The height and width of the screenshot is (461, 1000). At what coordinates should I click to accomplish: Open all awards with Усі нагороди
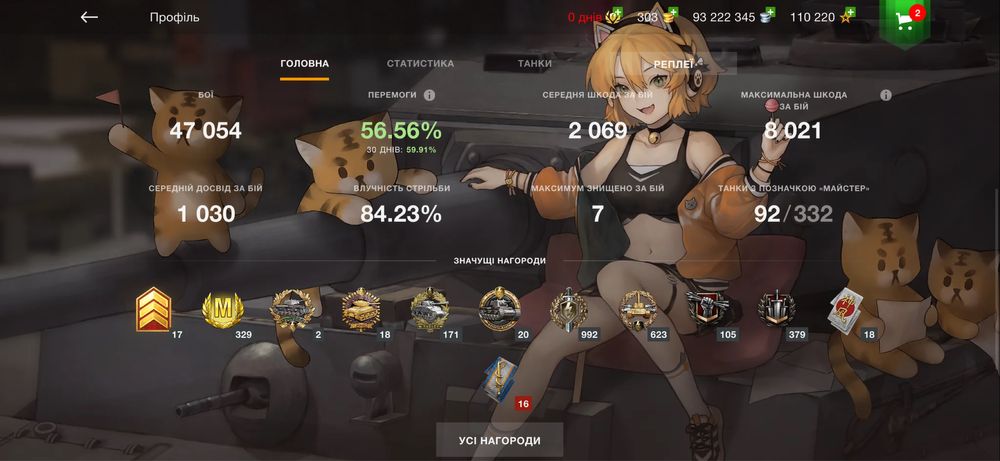(x=499, y=440)
